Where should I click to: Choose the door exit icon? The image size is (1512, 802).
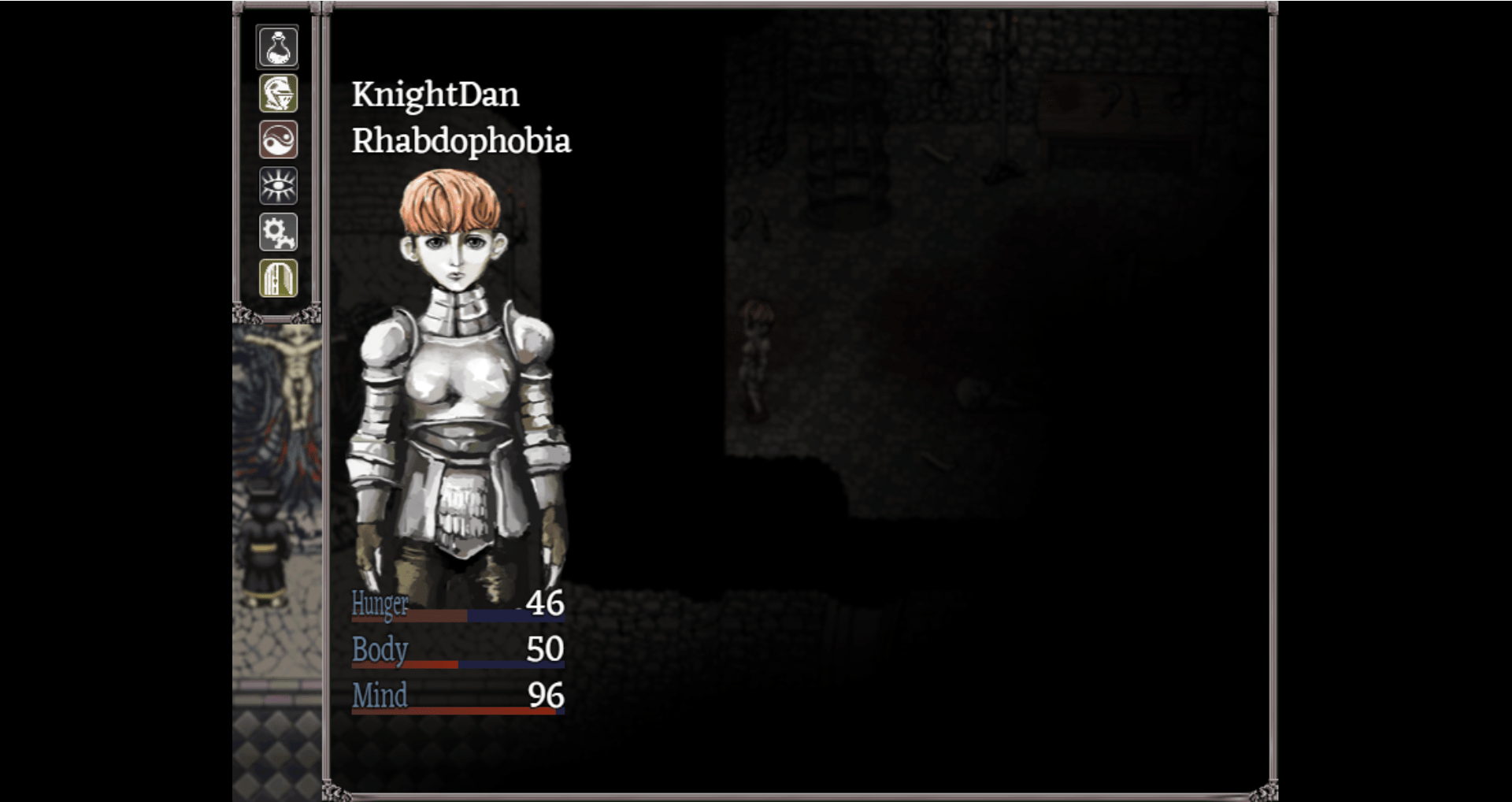pos(278,278)
